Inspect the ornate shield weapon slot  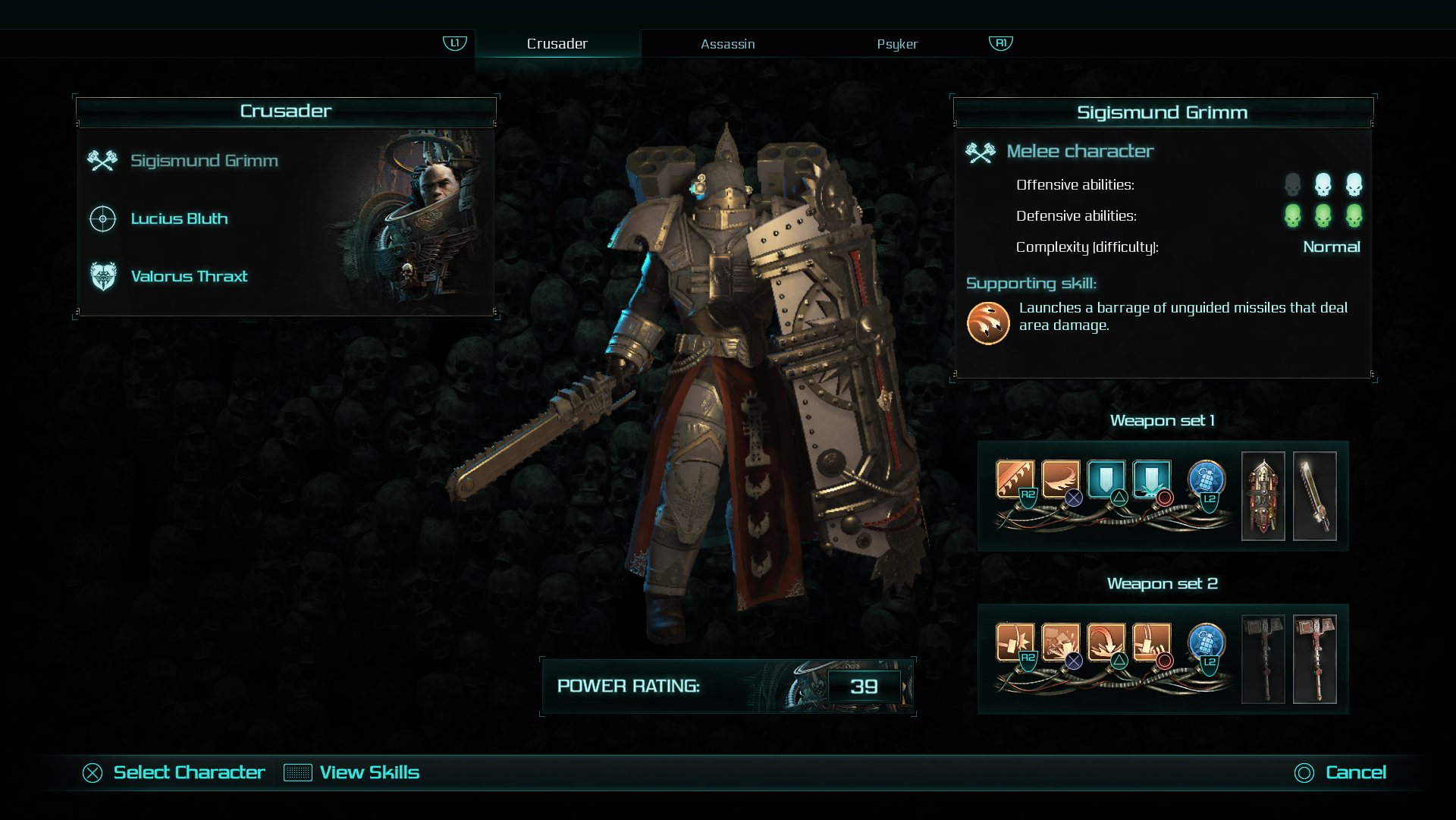[x=1263, y=496]
